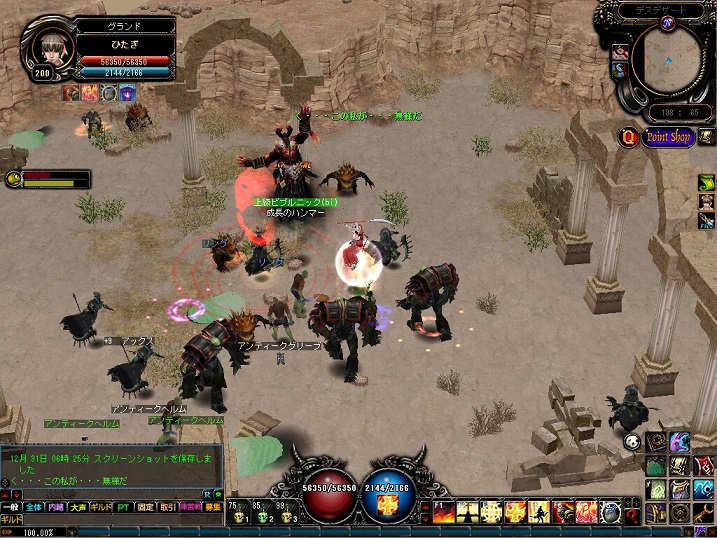Select the 取引 trade chat tab
Screen dimensions: 717x538
pos(168,507)
